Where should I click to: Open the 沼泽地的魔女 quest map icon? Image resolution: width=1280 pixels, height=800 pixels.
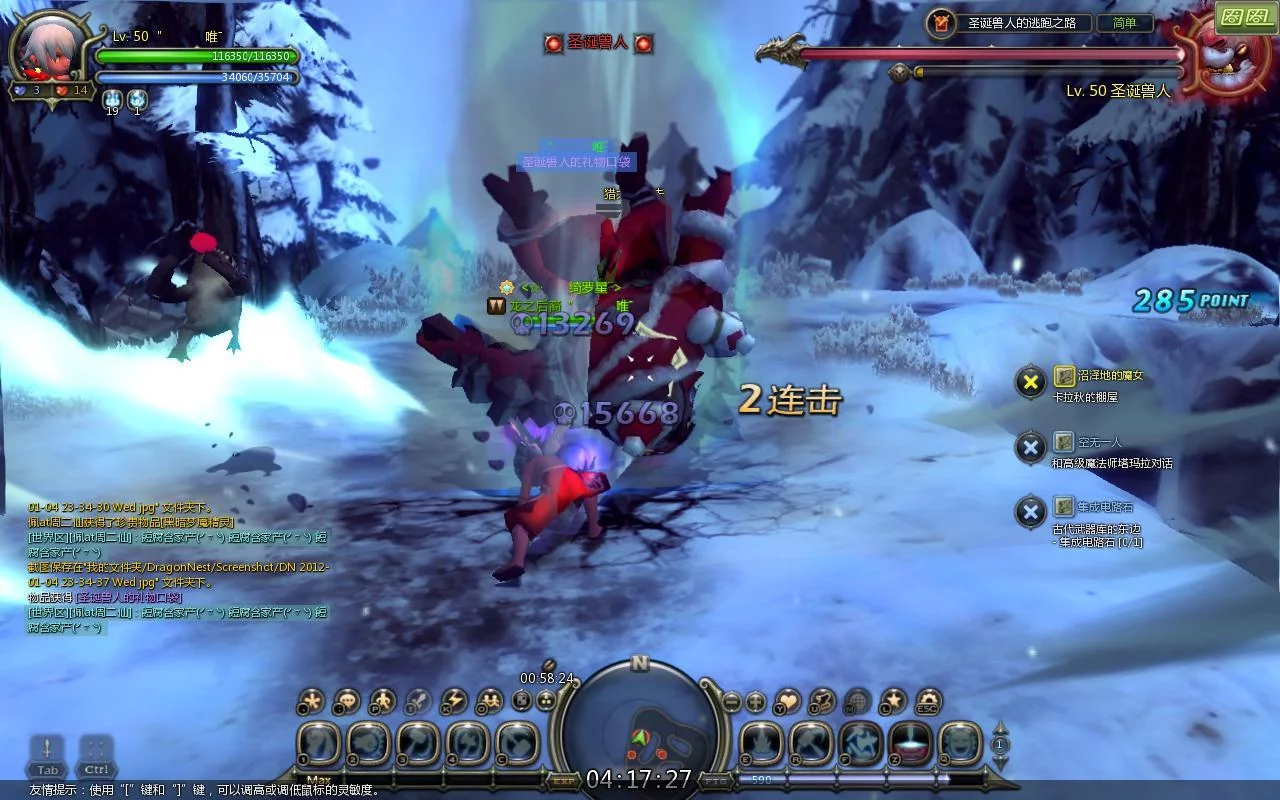(x=1064, y=376)
